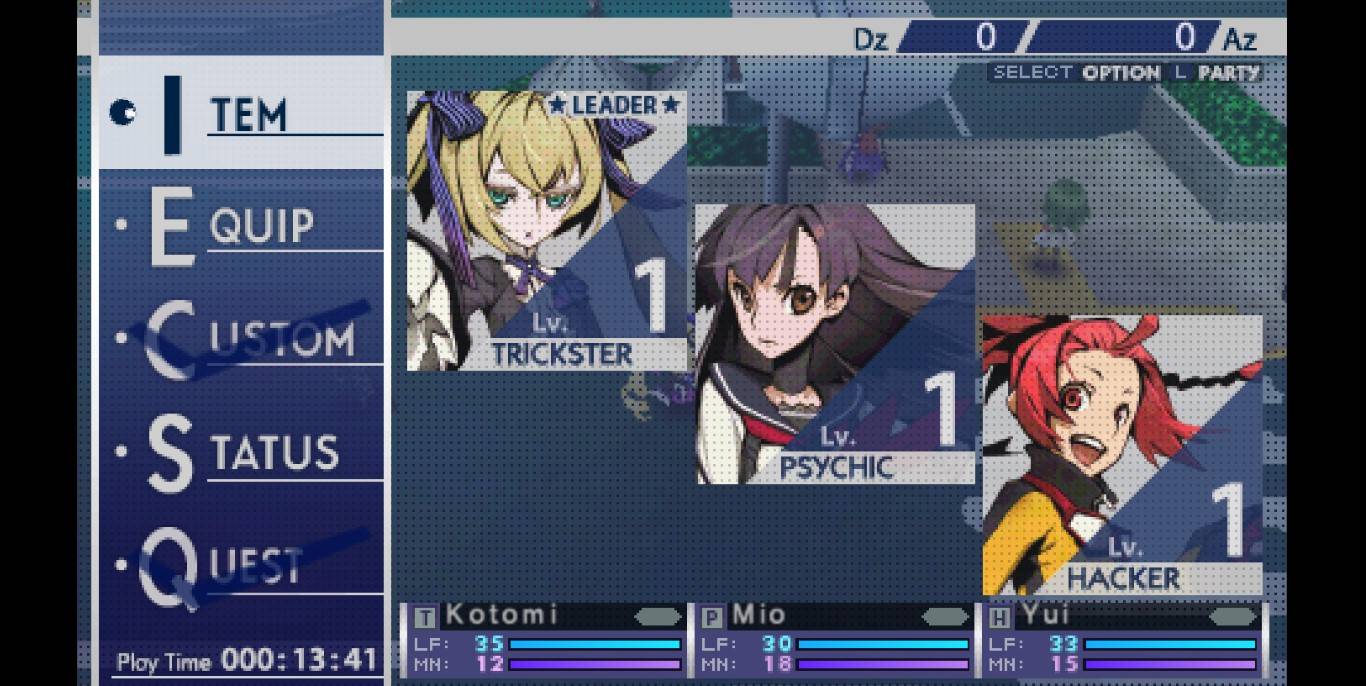Pick the Psychic character portrait
This screenshot has width=1366, height=686.
(x=835, y=344)
